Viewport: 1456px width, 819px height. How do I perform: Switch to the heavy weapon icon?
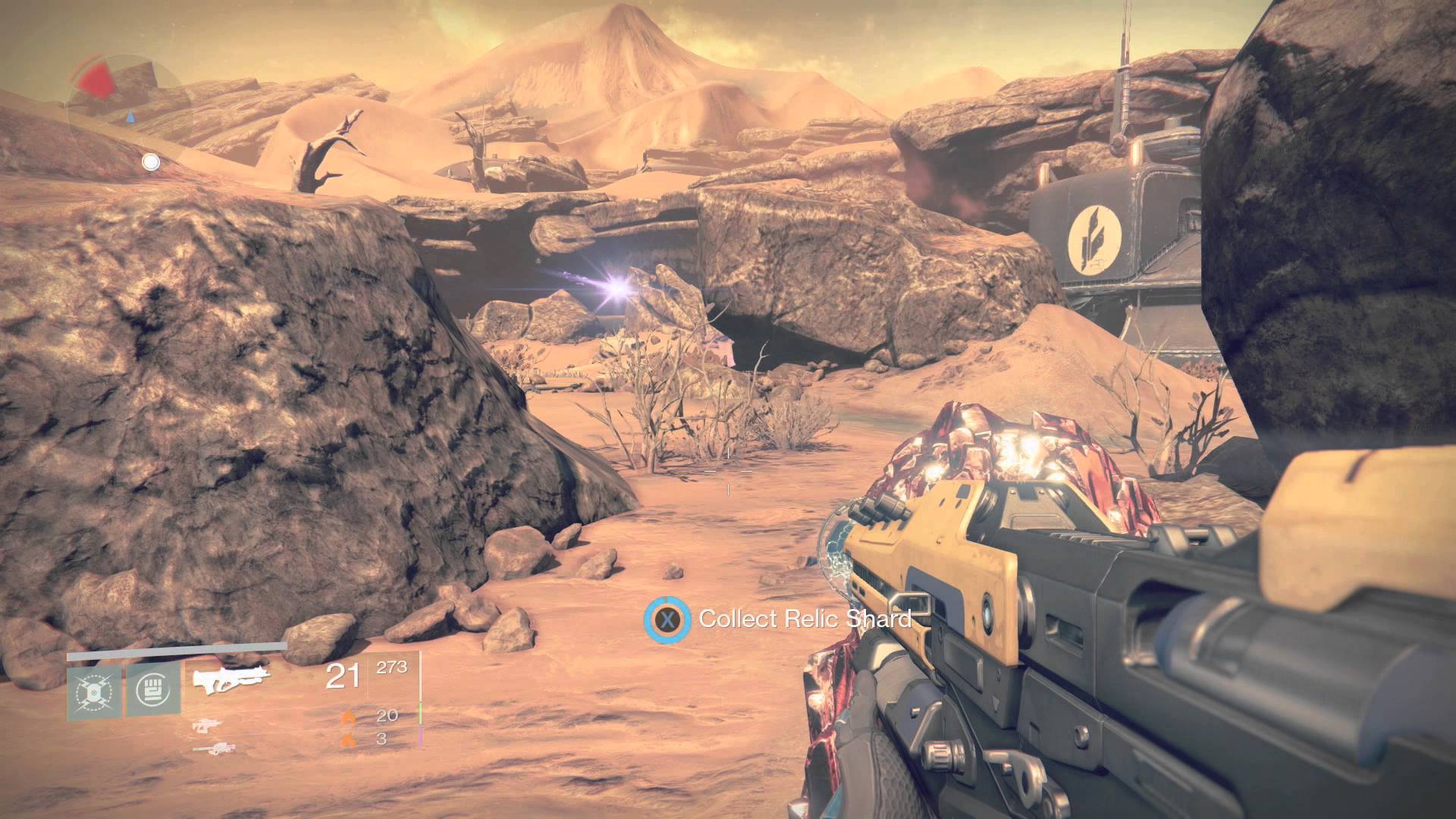point(209,748)
